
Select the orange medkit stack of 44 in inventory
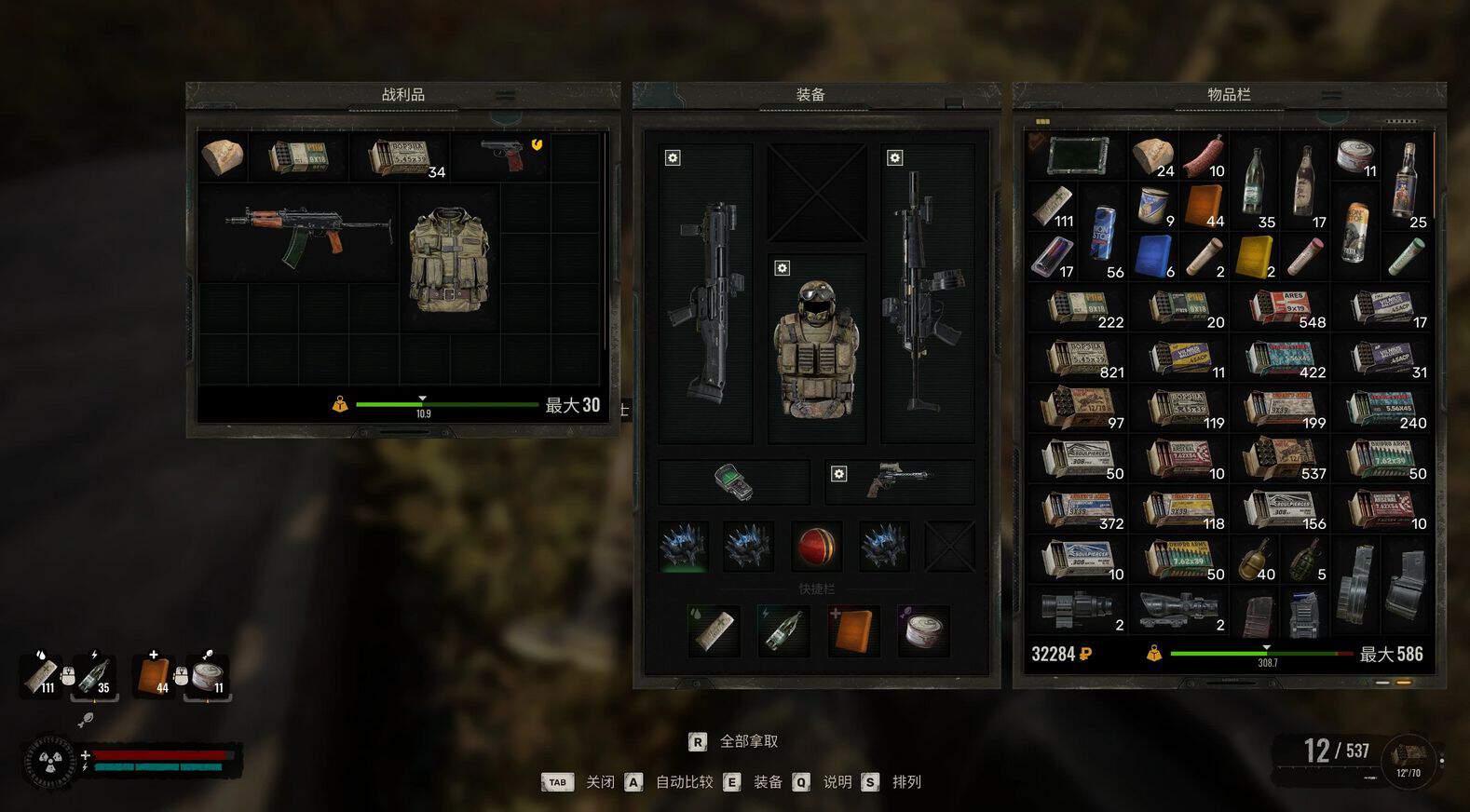(1204, 206)
